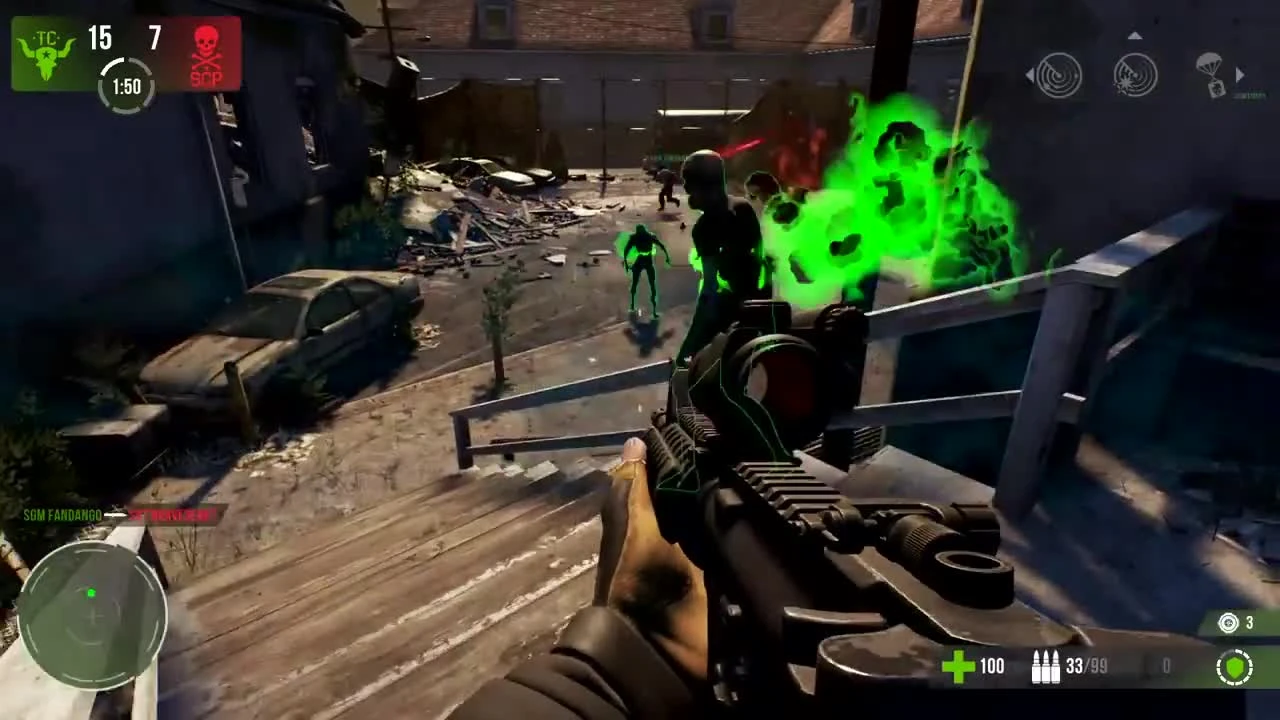Select the TC score of 15
The image size is (1280, 720).
99,40
